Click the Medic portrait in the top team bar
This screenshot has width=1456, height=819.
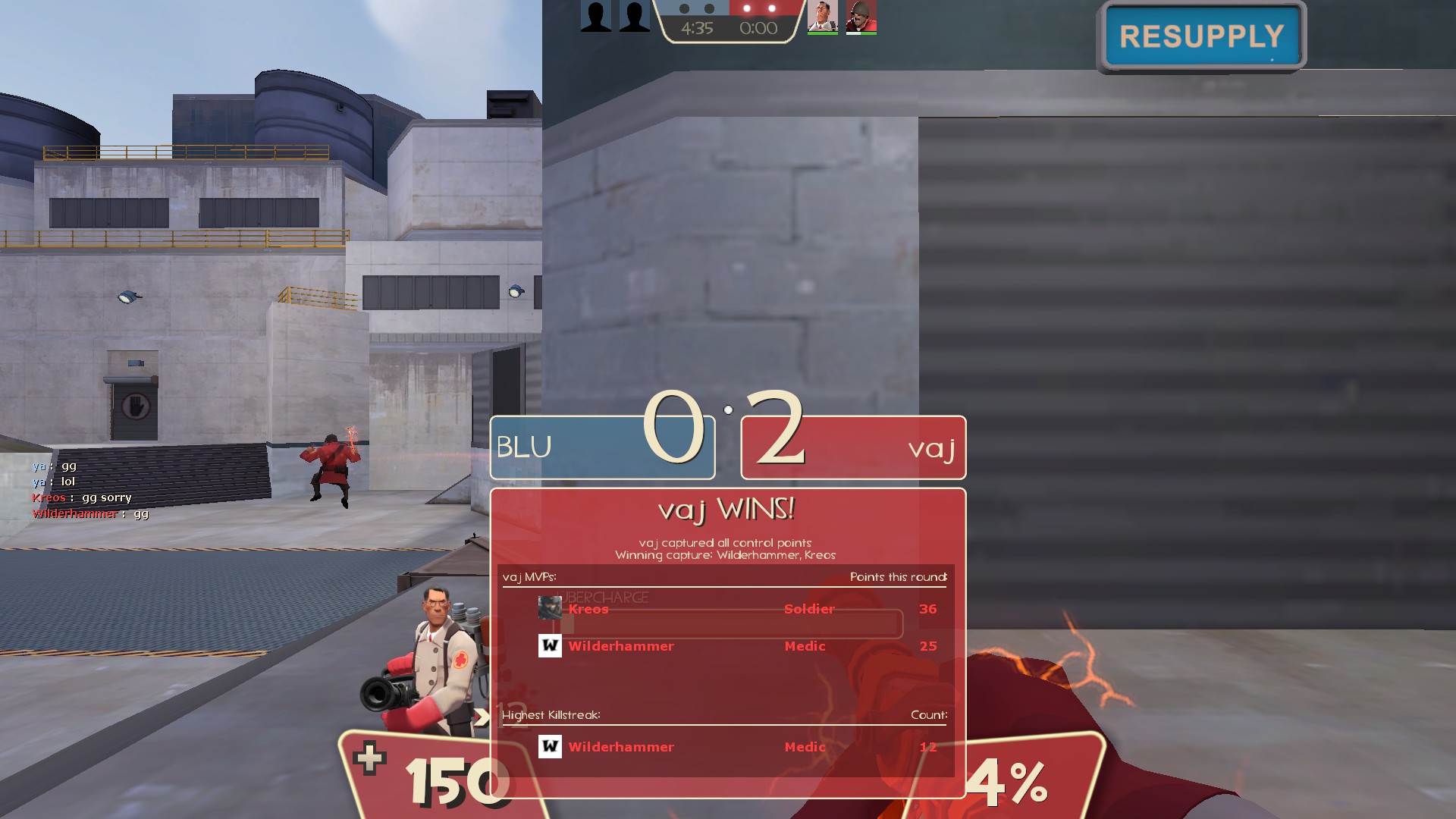(822, 17)
